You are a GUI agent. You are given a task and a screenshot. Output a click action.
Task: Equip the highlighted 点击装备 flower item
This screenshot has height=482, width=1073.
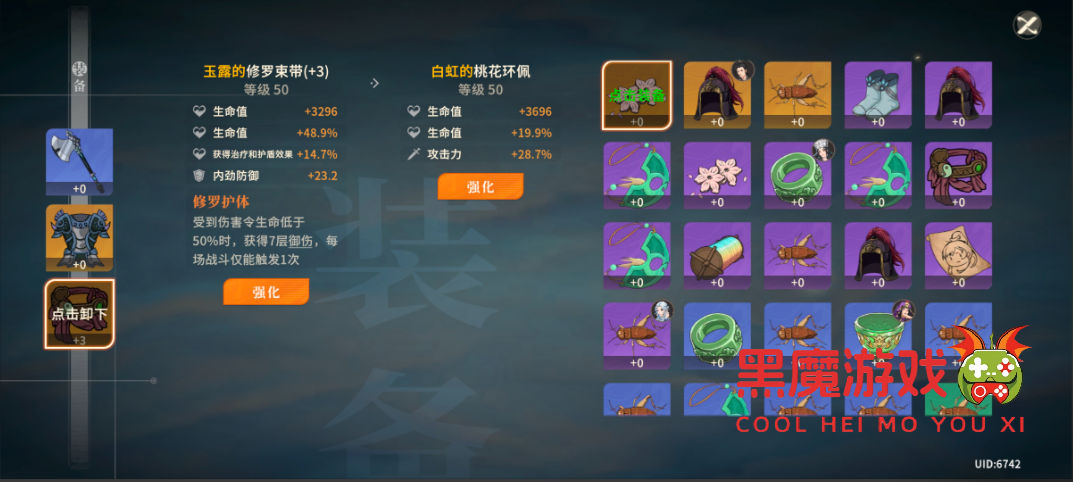(637, 95)
